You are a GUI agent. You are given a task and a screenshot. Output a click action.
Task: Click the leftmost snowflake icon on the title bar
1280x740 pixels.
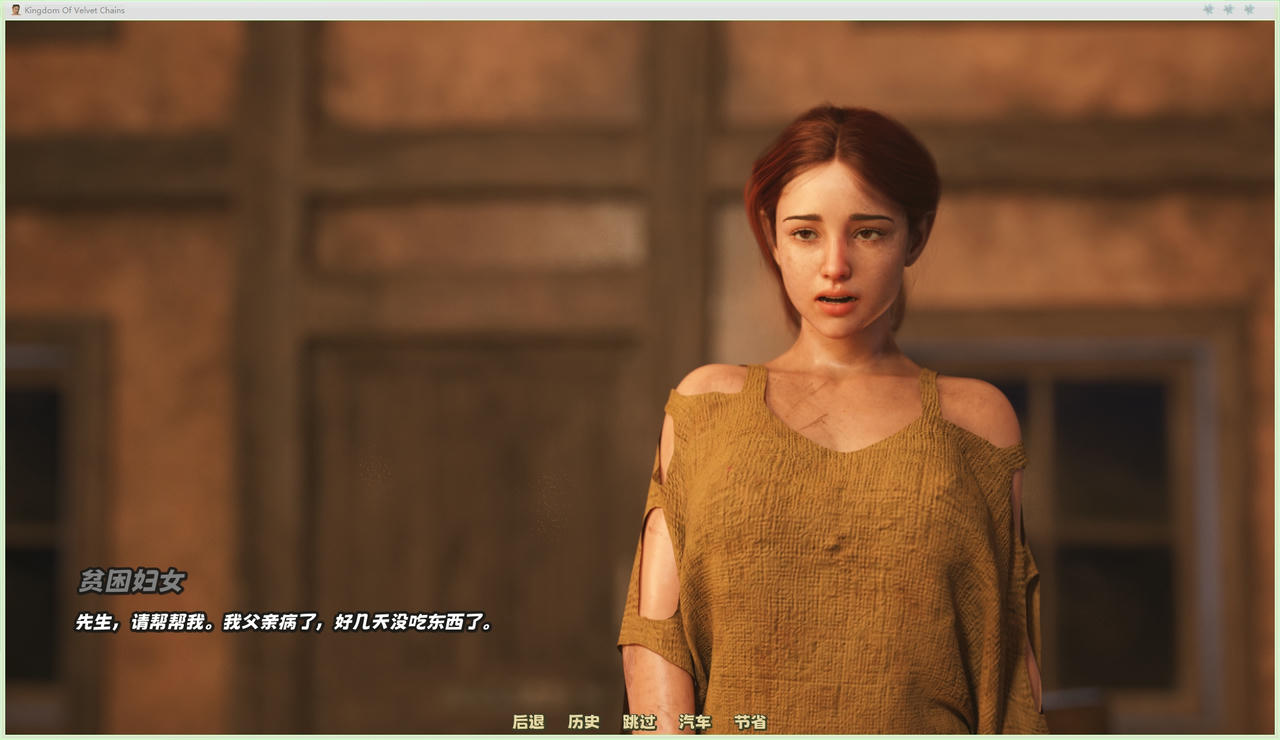(1208, 9)
